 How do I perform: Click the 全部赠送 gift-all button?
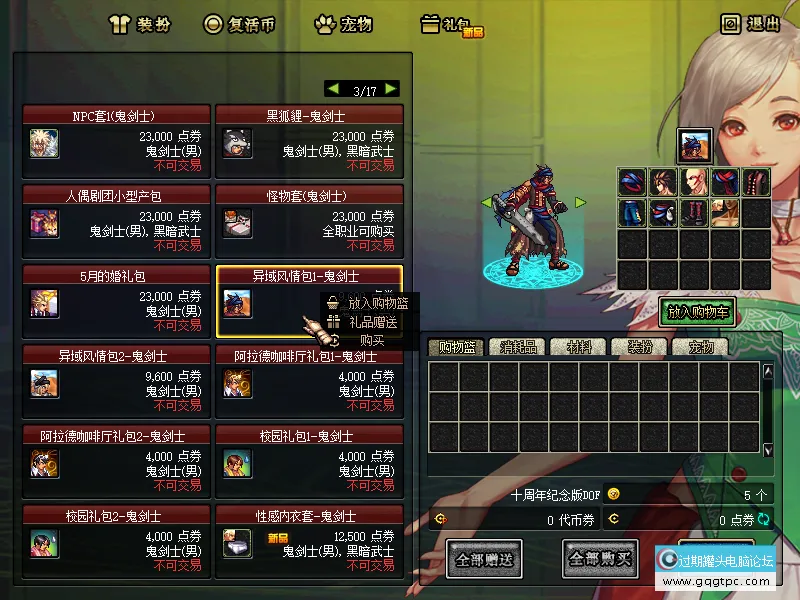click(483, 559)
